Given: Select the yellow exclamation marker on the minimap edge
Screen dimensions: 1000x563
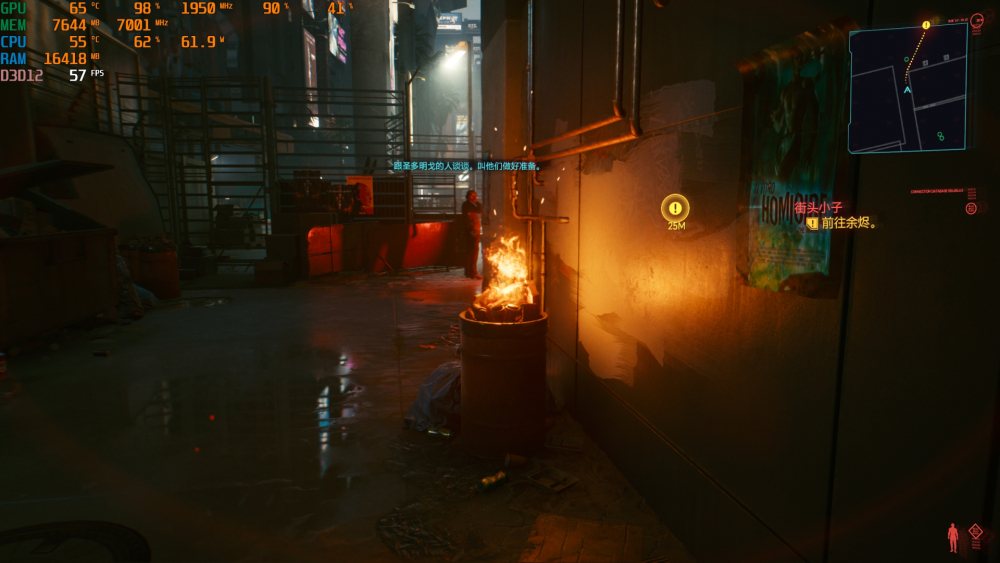Looking at the screenshot, I should point(926,25).
